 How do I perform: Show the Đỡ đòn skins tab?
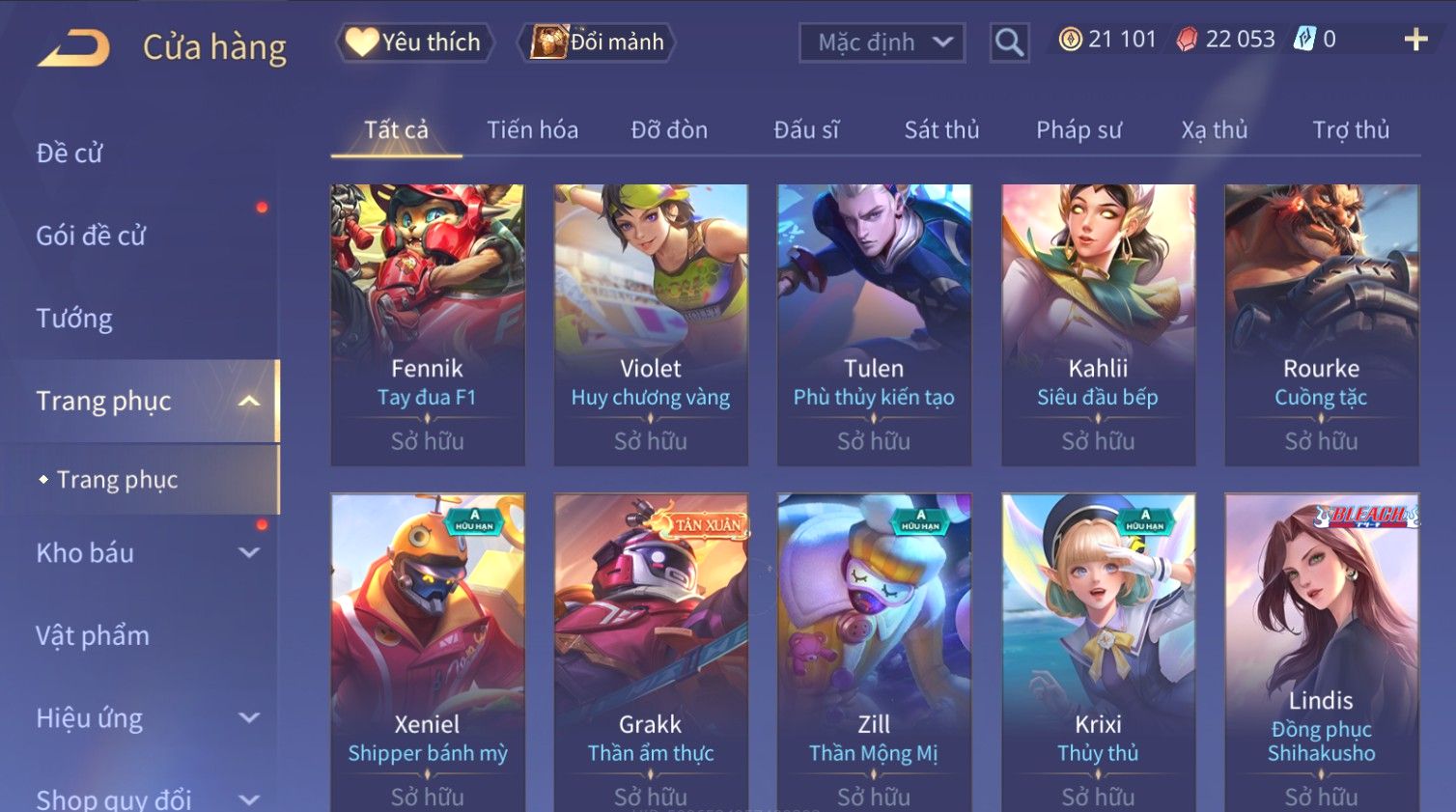[x=669, y=130]
